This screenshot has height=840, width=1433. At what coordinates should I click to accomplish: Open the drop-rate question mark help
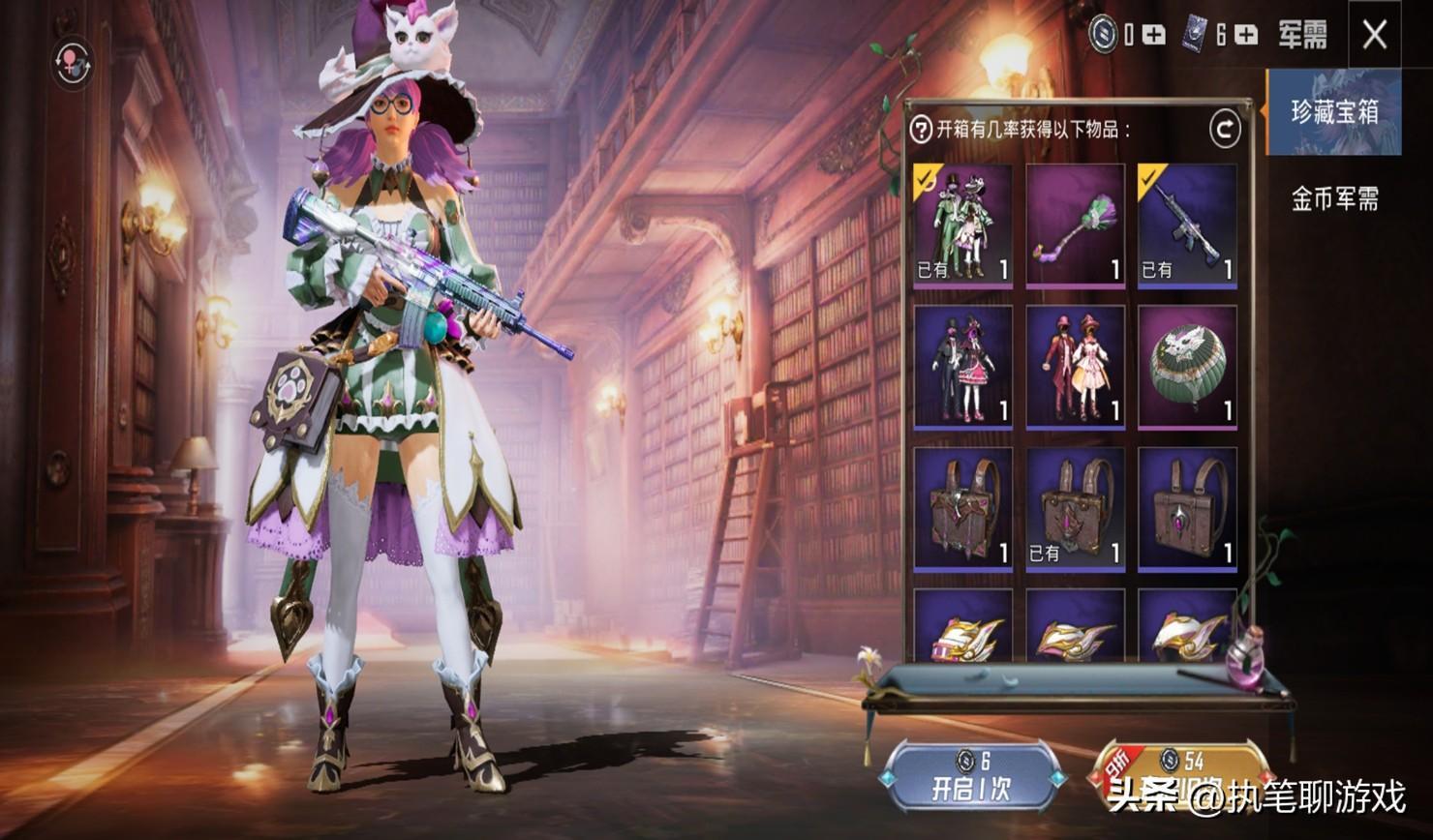921,129
